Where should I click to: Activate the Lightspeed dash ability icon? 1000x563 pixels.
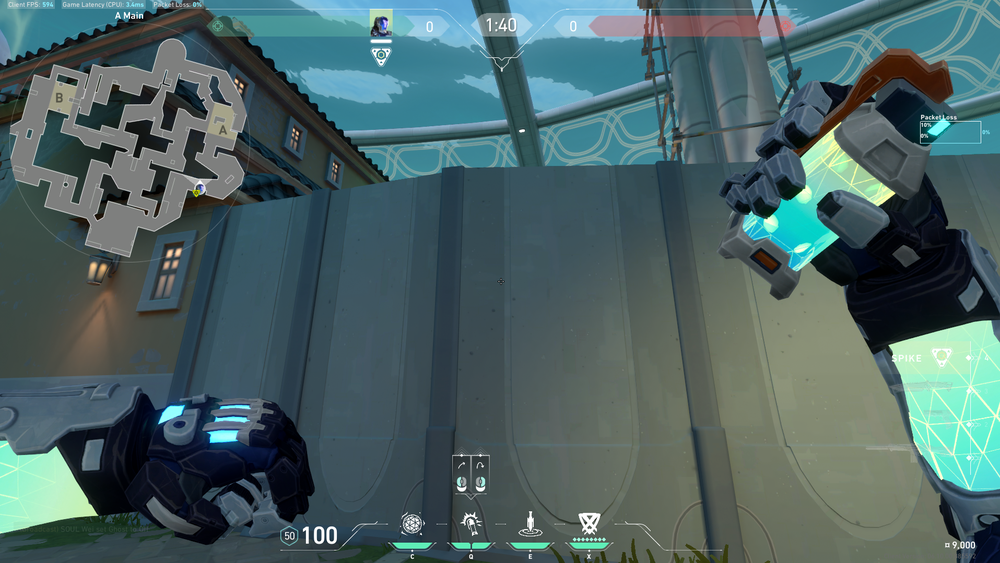click(x=470, y=523)
